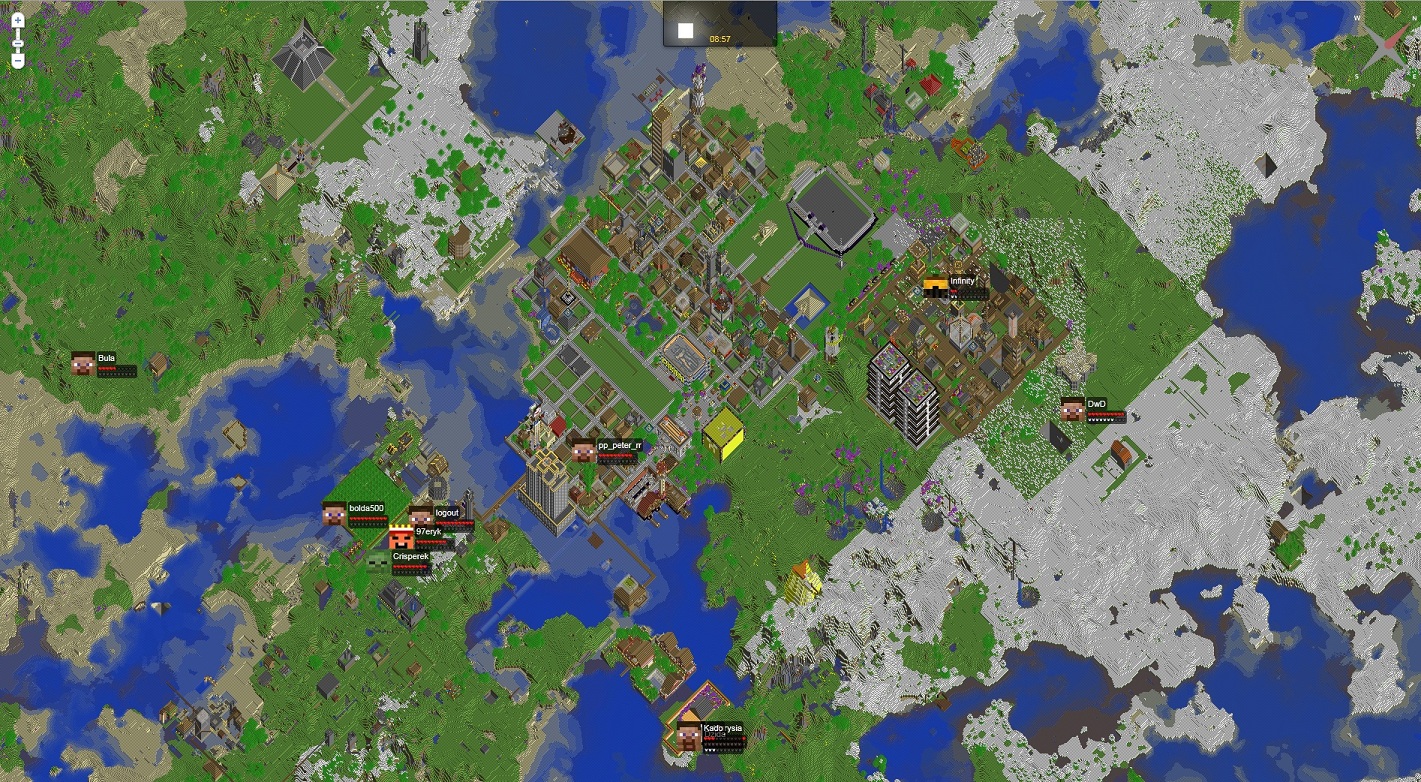Select player marker bolda500
Image resolution: width=1421 pixels, height=782 pixels.
click(x=335, y=514)
